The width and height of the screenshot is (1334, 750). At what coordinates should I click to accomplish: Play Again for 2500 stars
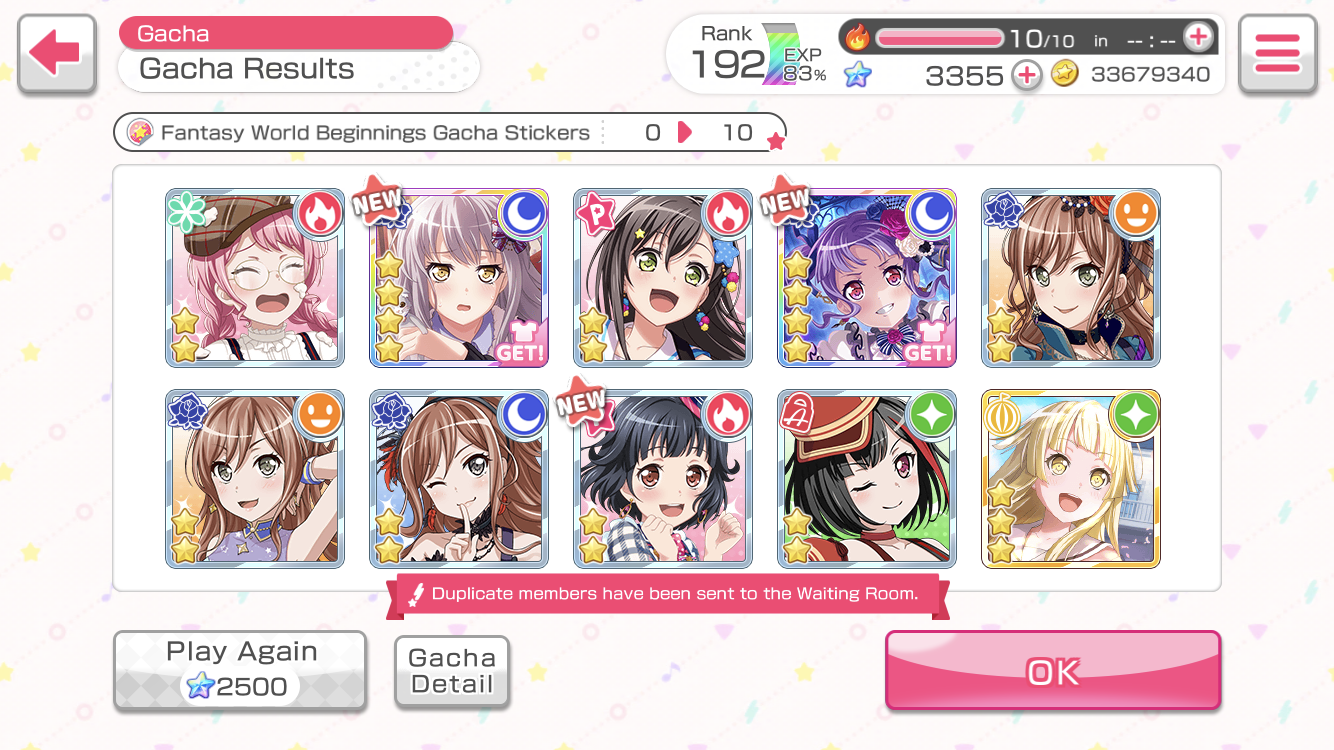[x=240, y=670]
